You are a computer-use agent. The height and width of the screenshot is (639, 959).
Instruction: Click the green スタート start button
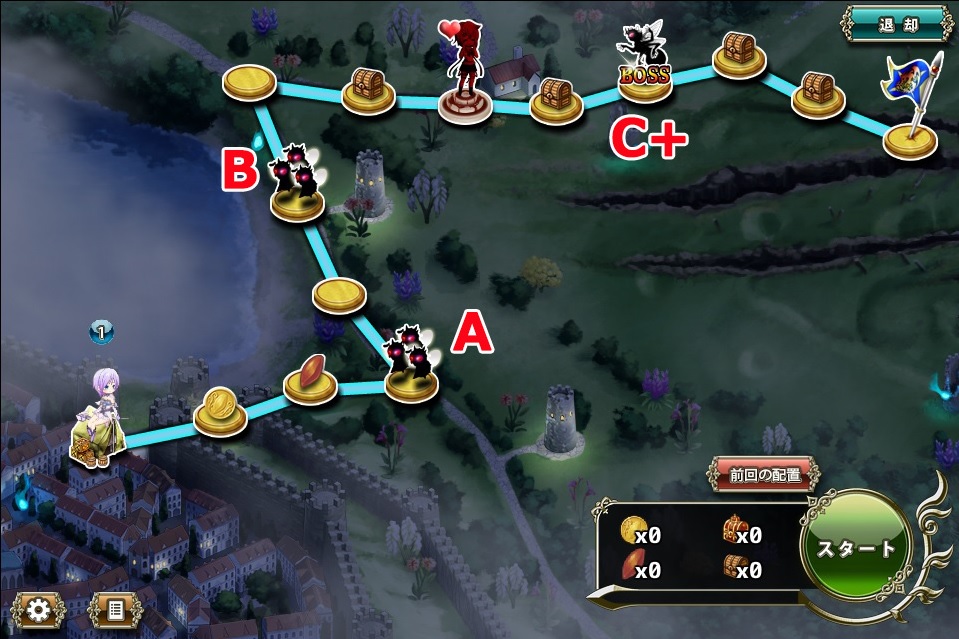pyautogui.click(x=857, y=547)
